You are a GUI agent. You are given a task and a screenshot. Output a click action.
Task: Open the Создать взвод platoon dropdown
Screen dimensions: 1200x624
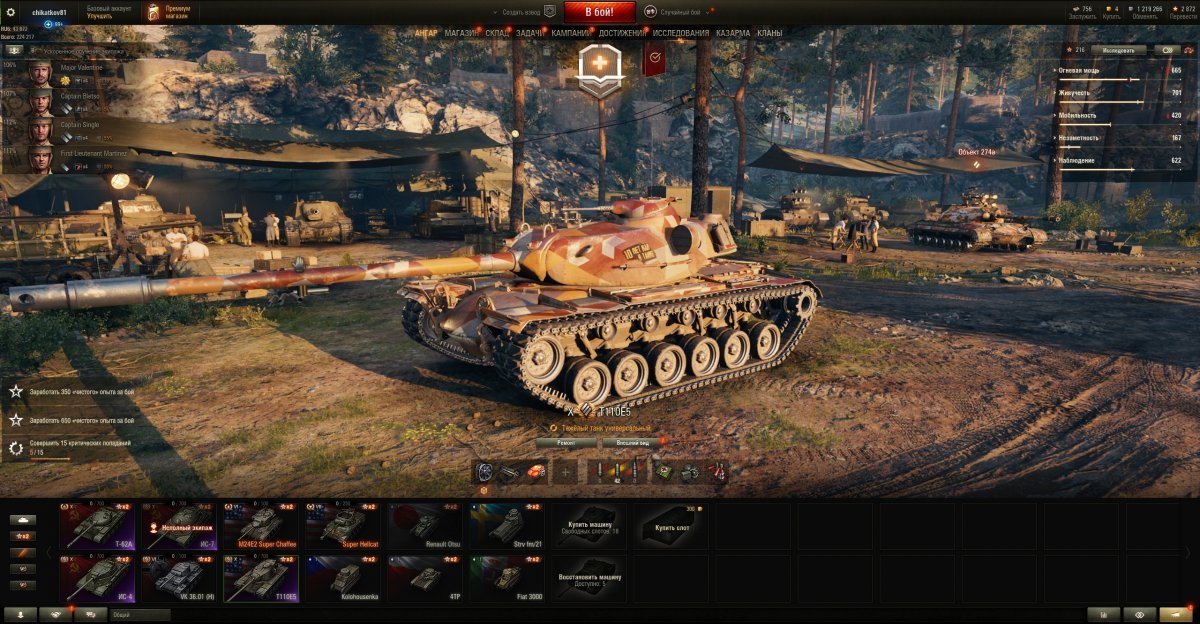[520, 12]
